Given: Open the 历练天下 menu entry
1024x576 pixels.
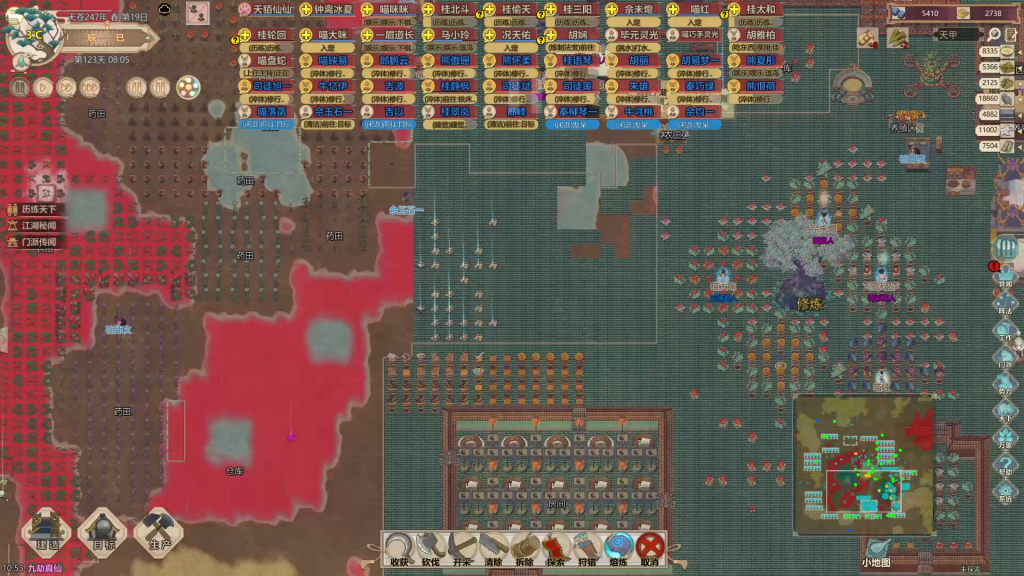Looking at the screenshot, I should [x=39, y=210].
